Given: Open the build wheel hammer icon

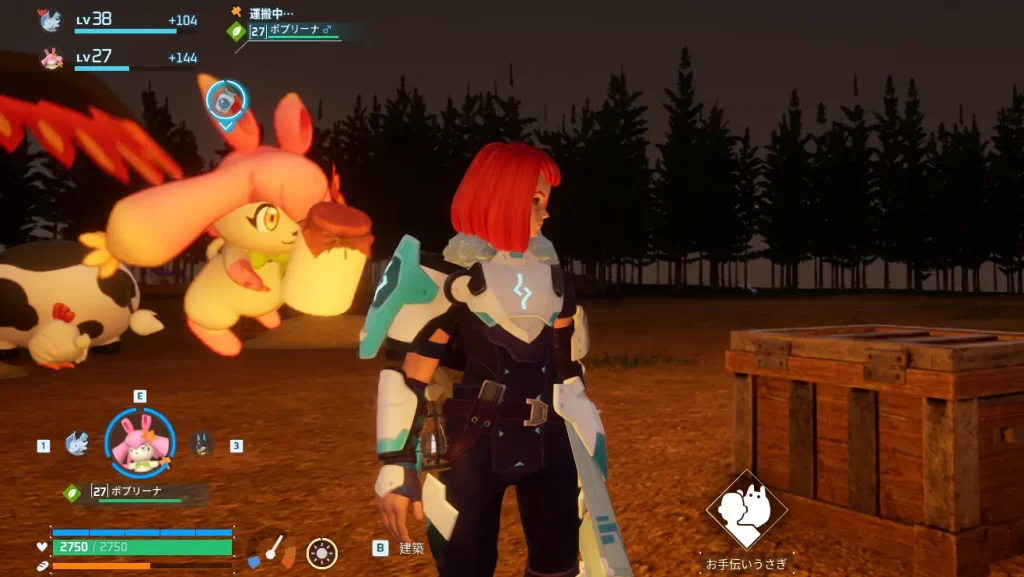Looking at the screenshot, I should (270, 550).
